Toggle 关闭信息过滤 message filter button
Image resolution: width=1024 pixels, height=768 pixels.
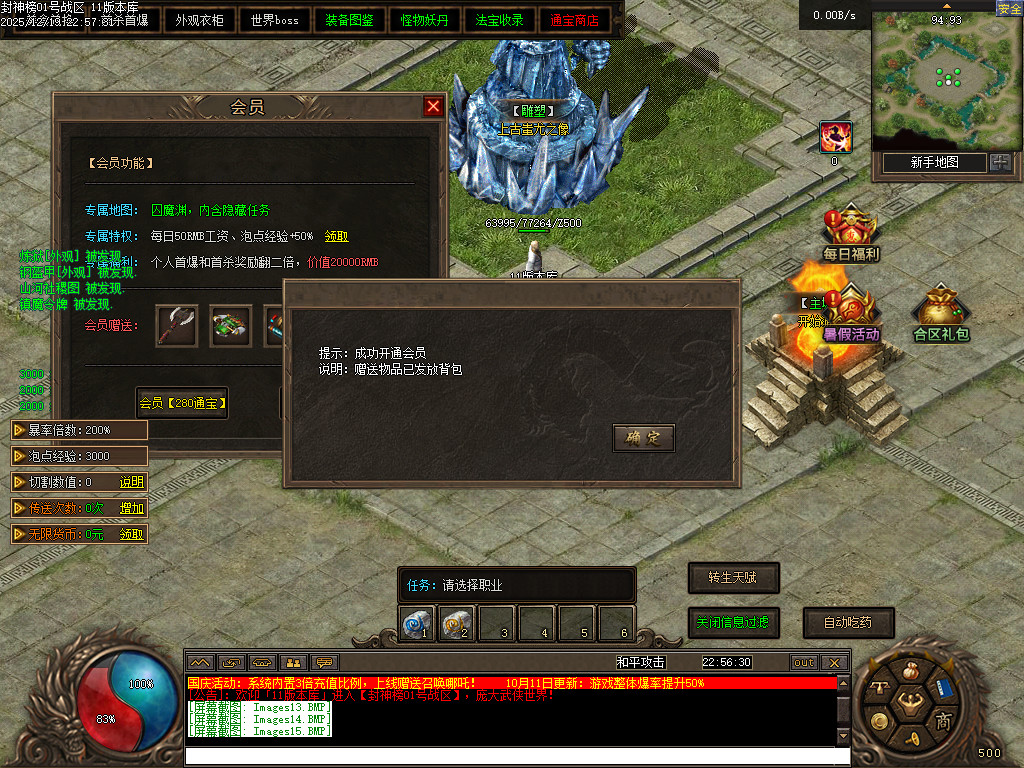pos(733,622)
